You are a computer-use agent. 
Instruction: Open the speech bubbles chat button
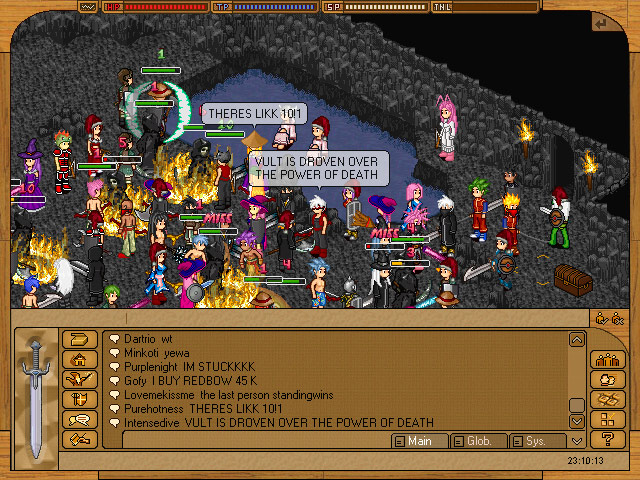tap(79, 420)
